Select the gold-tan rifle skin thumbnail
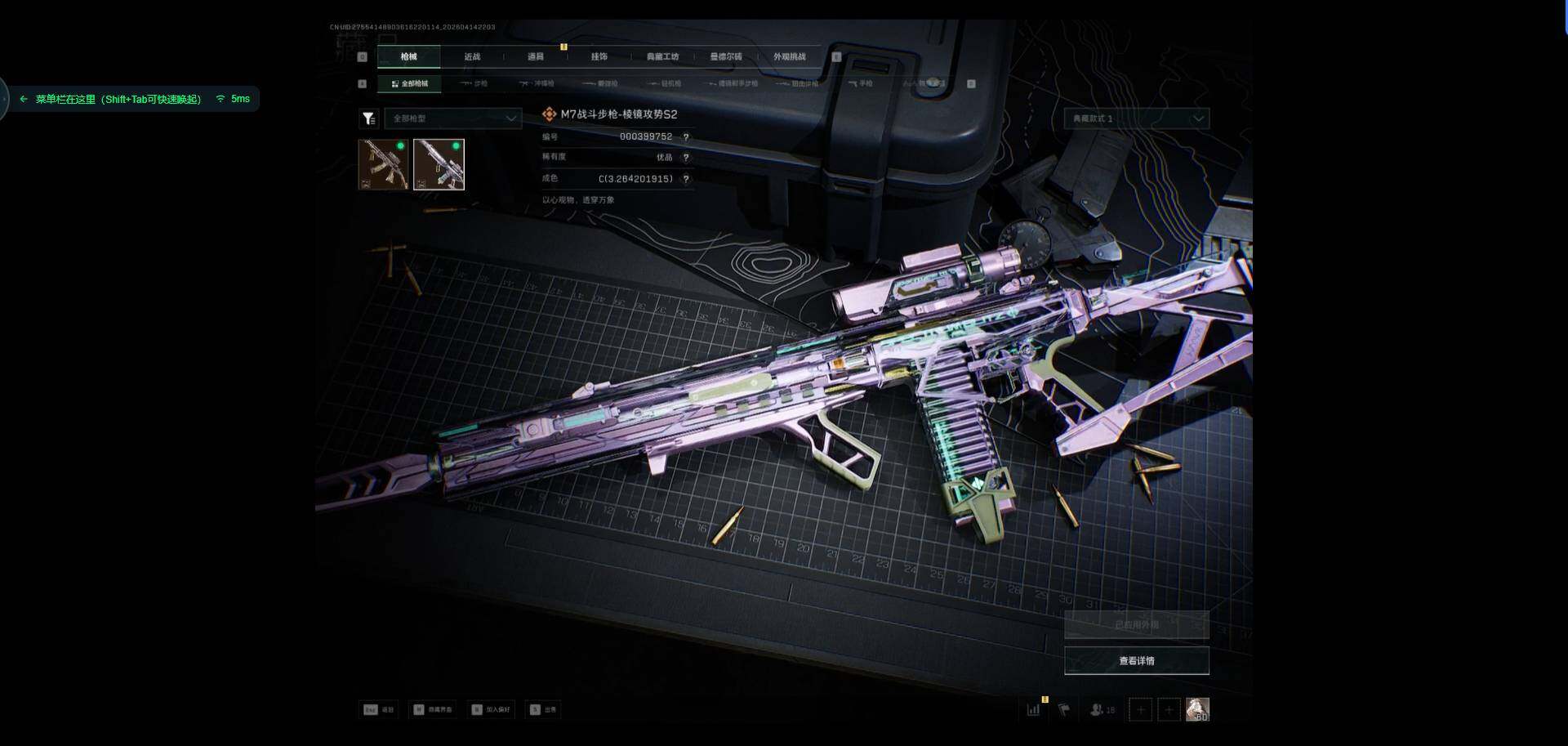Image resolution: width=1568 pixels, height=746 pixels. point(383,164)
